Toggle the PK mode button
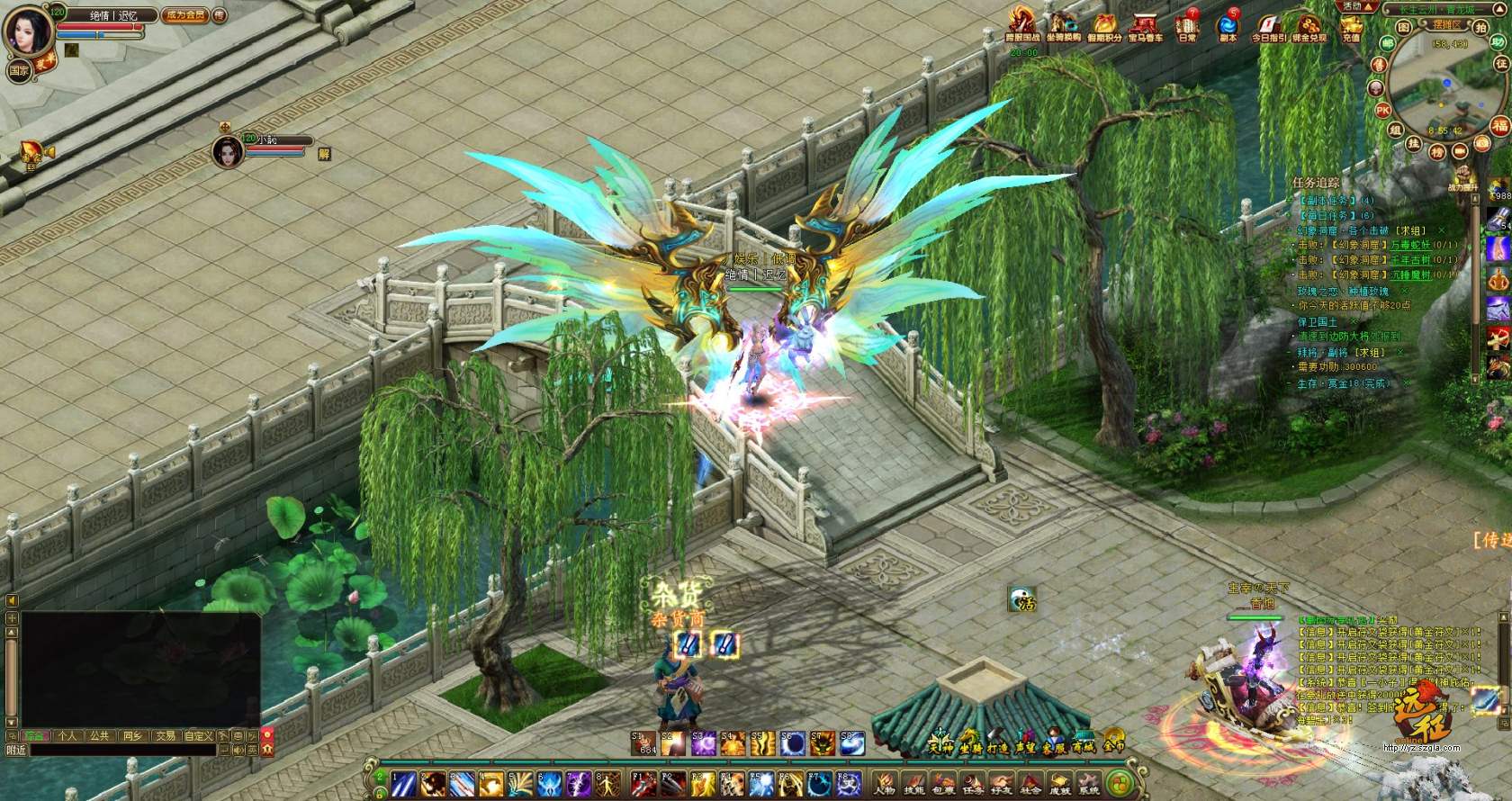This screenshot has height=801, width=1512. 1383,110
